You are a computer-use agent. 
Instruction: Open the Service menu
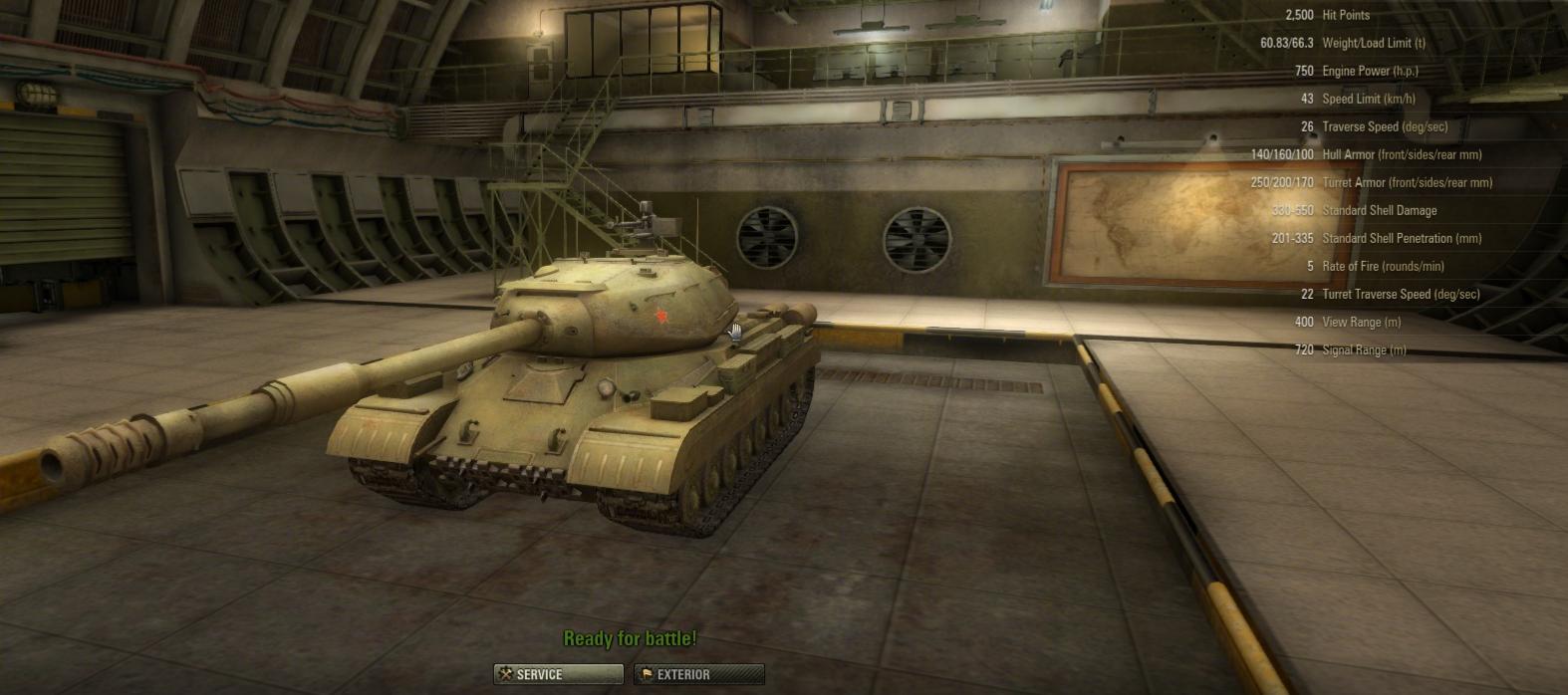pos(558,674)
